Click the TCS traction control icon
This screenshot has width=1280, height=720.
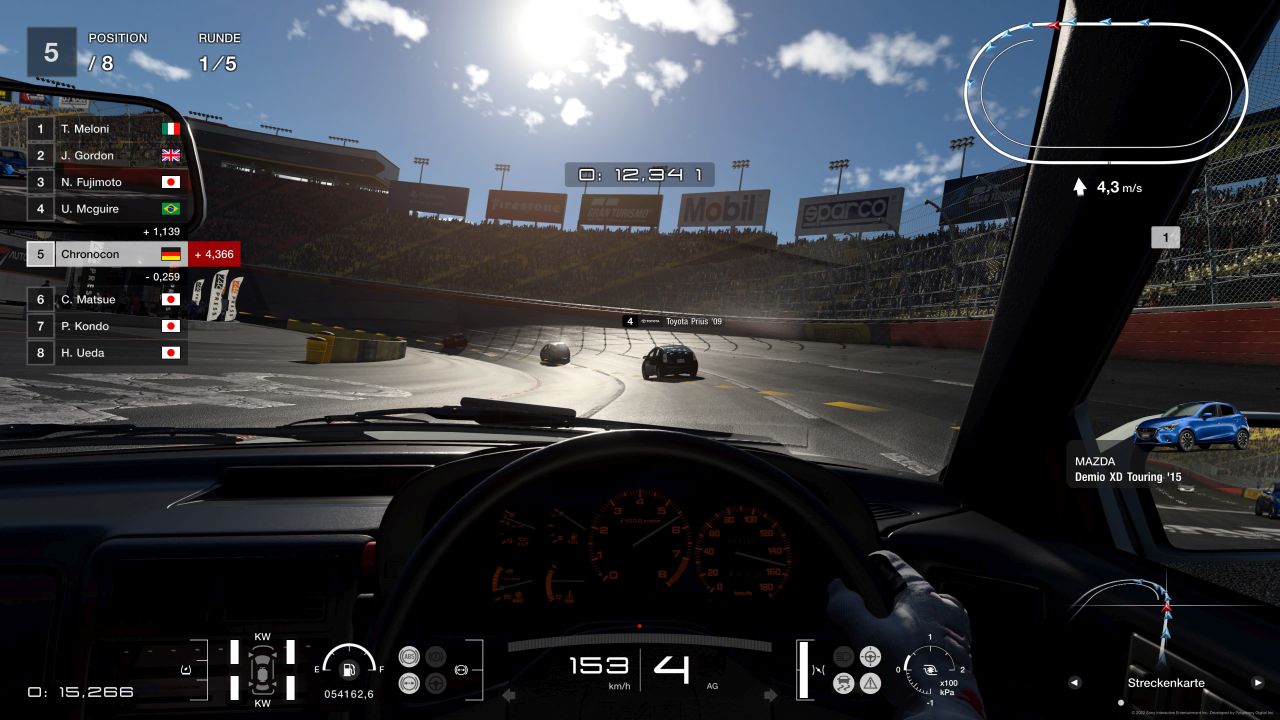tap(843, 684)
